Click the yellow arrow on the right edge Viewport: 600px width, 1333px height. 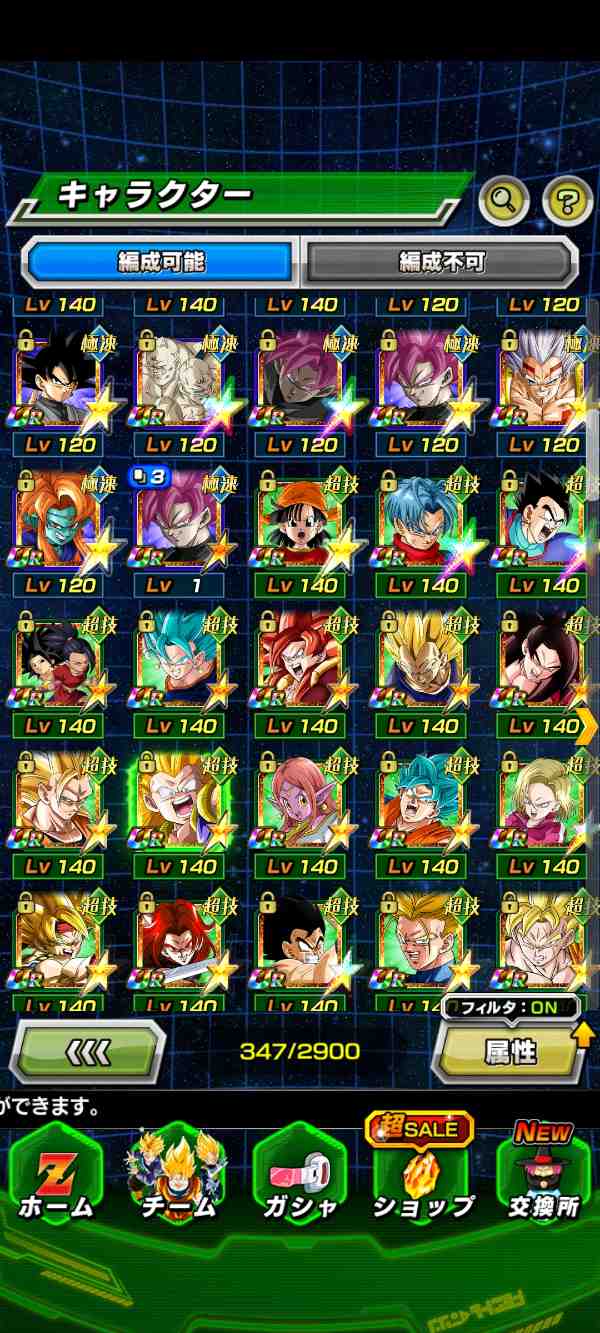pos(587,725)
